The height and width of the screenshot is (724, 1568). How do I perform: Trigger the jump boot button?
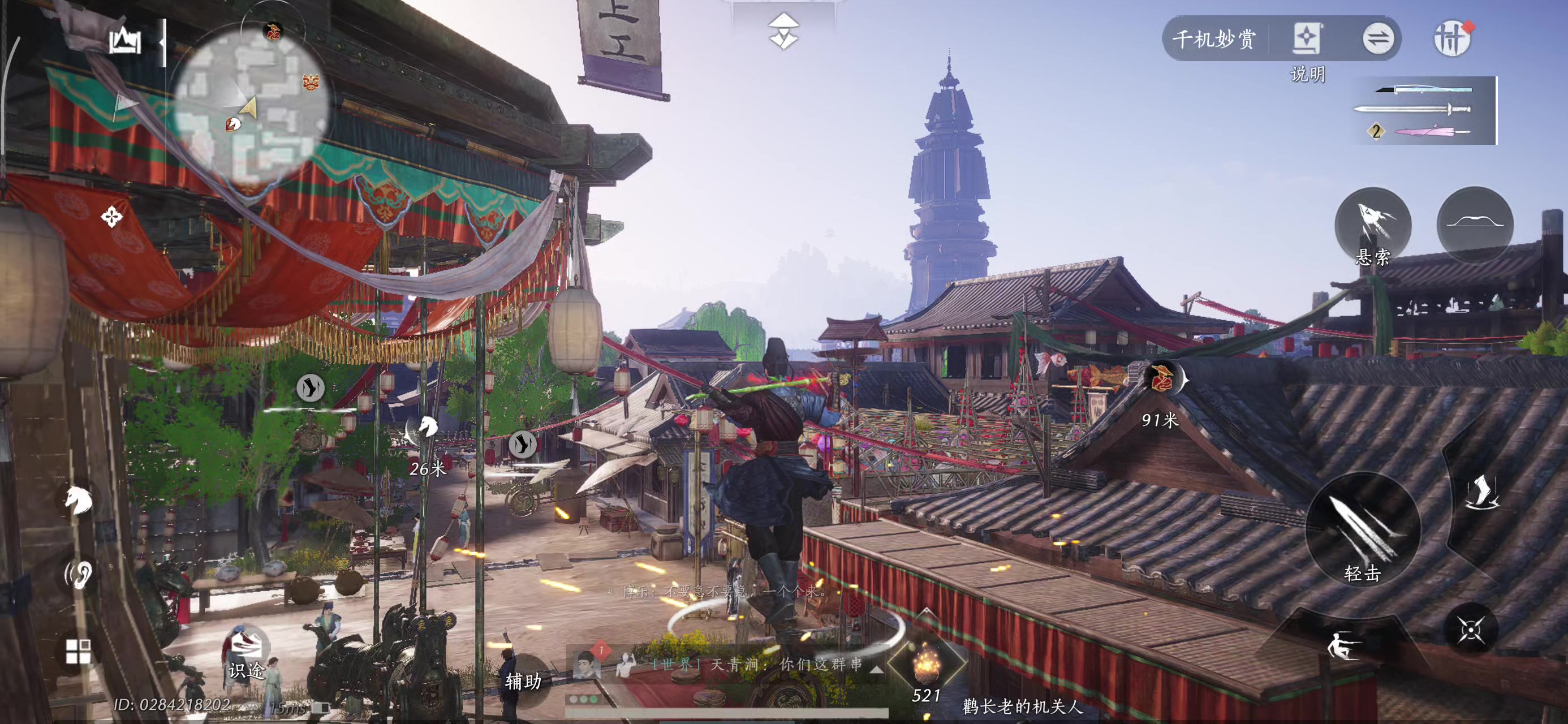1481,493
